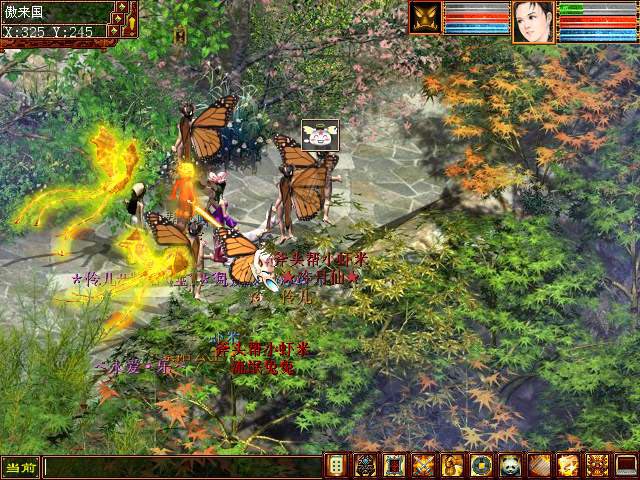Open the dark mask icon
This screenshot has height=480, width=640.
point(365,466)
